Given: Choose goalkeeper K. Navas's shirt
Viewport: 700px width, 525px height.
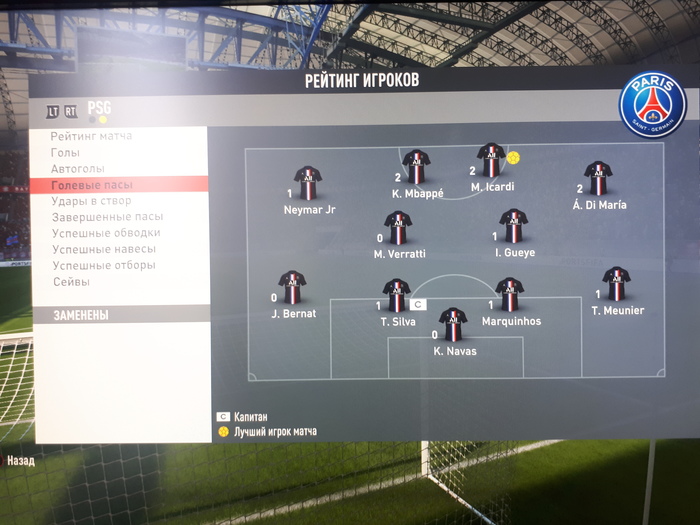Looking at the screenshot, I should click(453, 325).
